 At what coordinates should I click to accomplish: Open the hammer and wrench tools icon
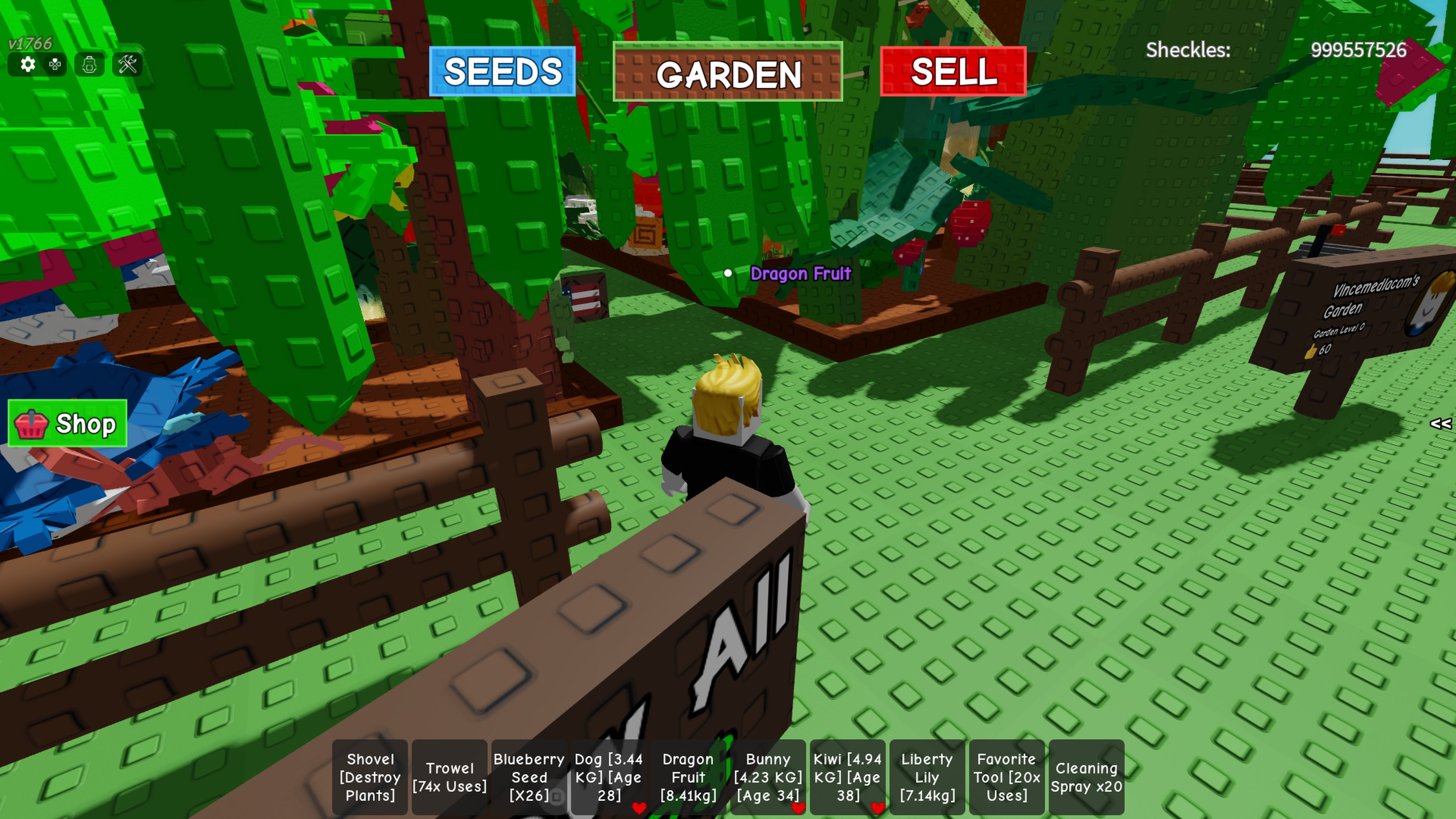(x=128, y=64)
